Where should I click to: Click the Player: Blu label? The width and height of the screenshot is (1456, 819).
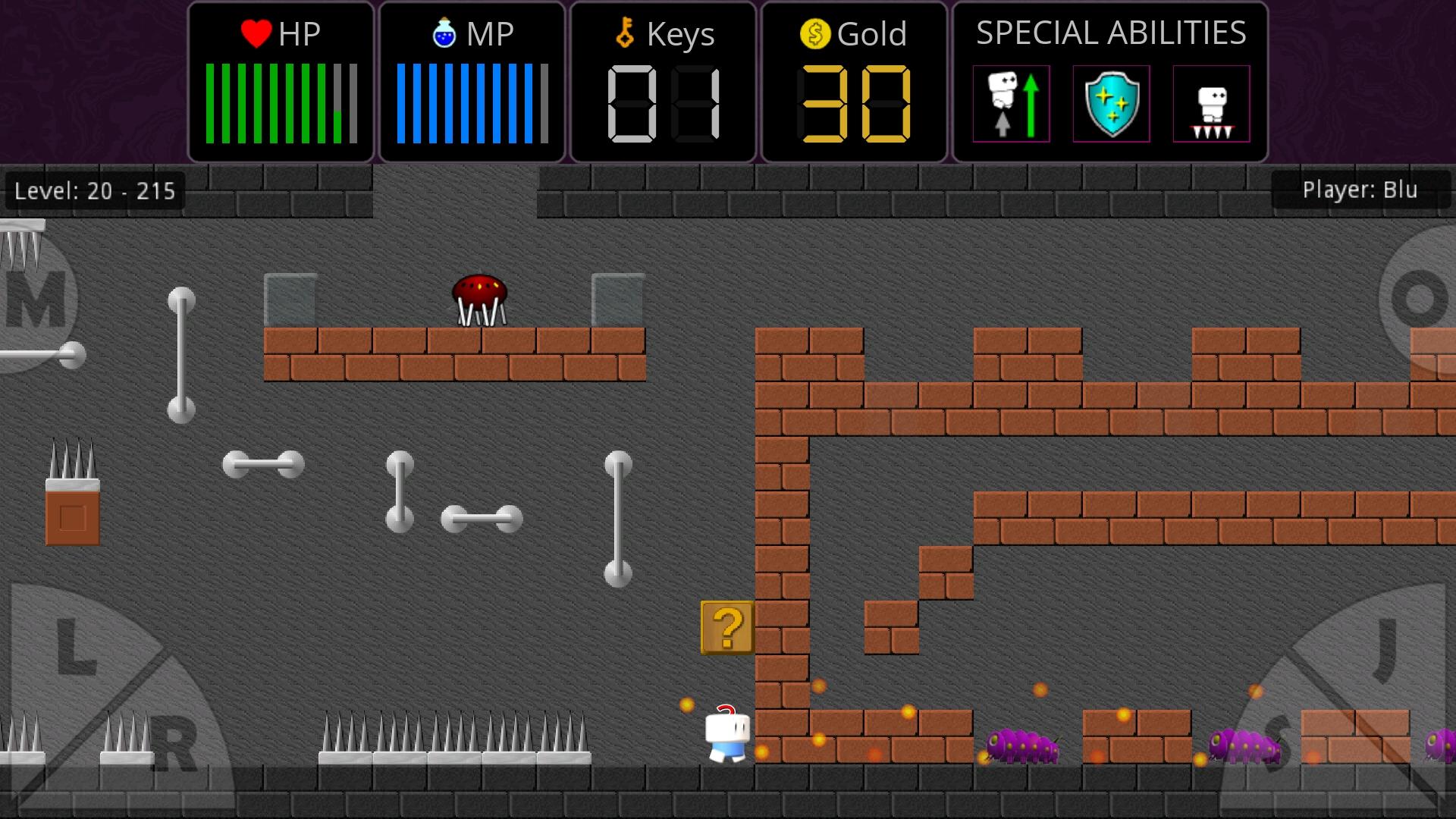point(1361,190)
